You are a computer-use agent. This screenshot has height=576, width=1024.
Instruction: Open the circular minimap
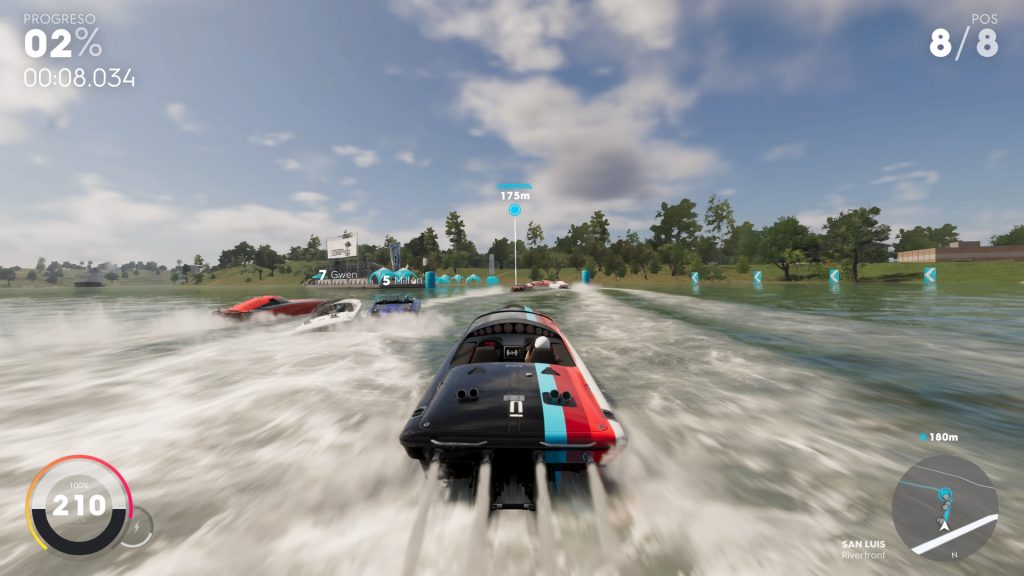pos(944,507)
